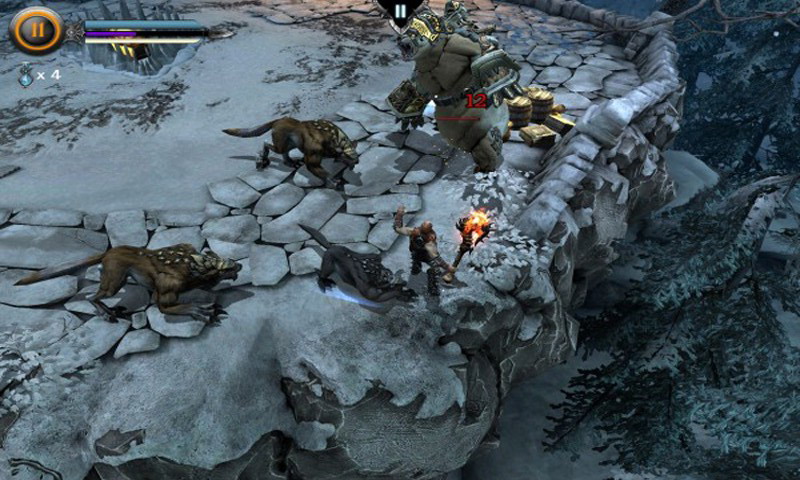Pause the game with the orange round button

[x=36, y=29]
